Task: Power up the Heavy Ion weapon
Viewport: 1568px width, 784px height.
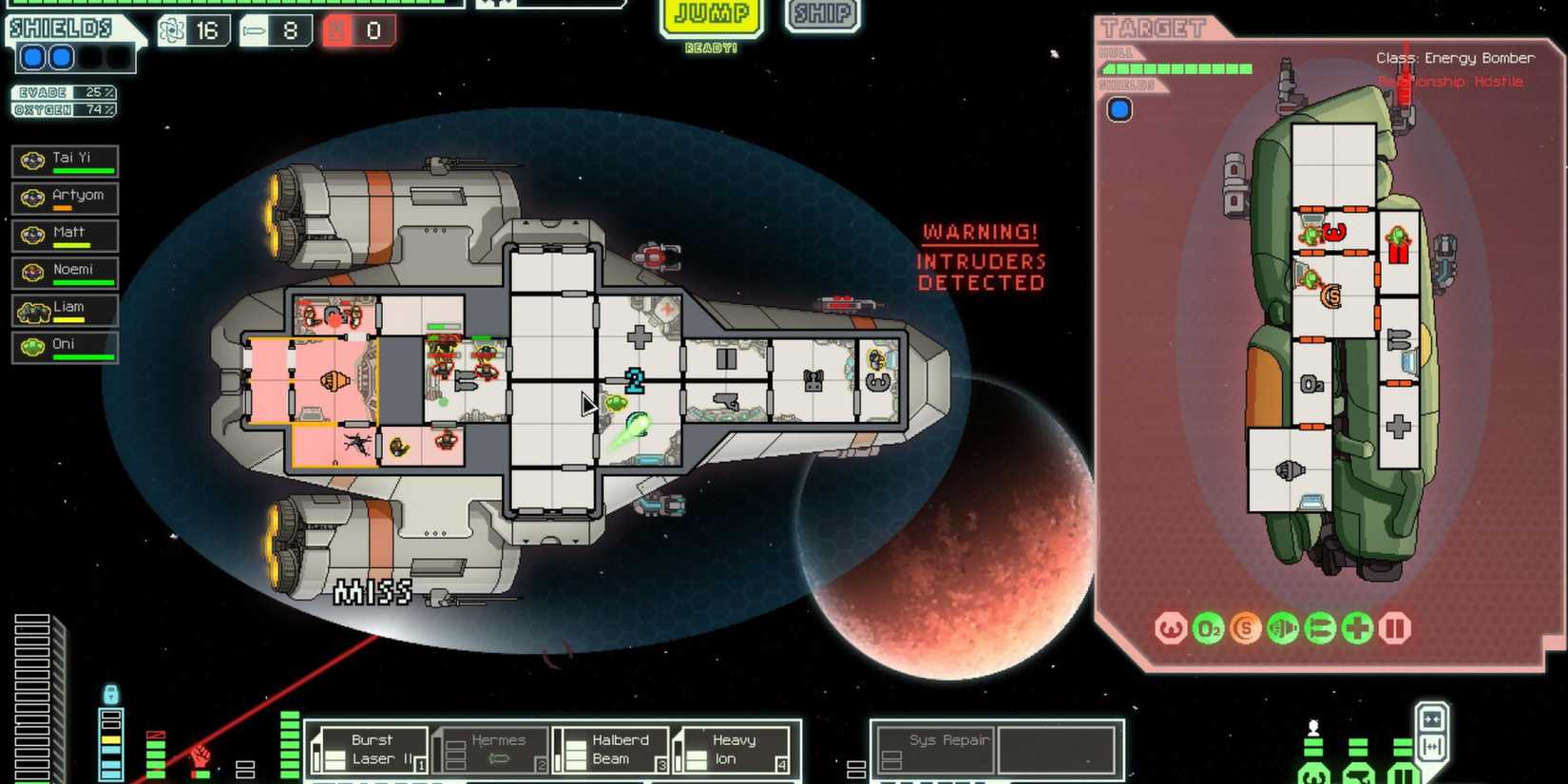Action: pos(732,750)
